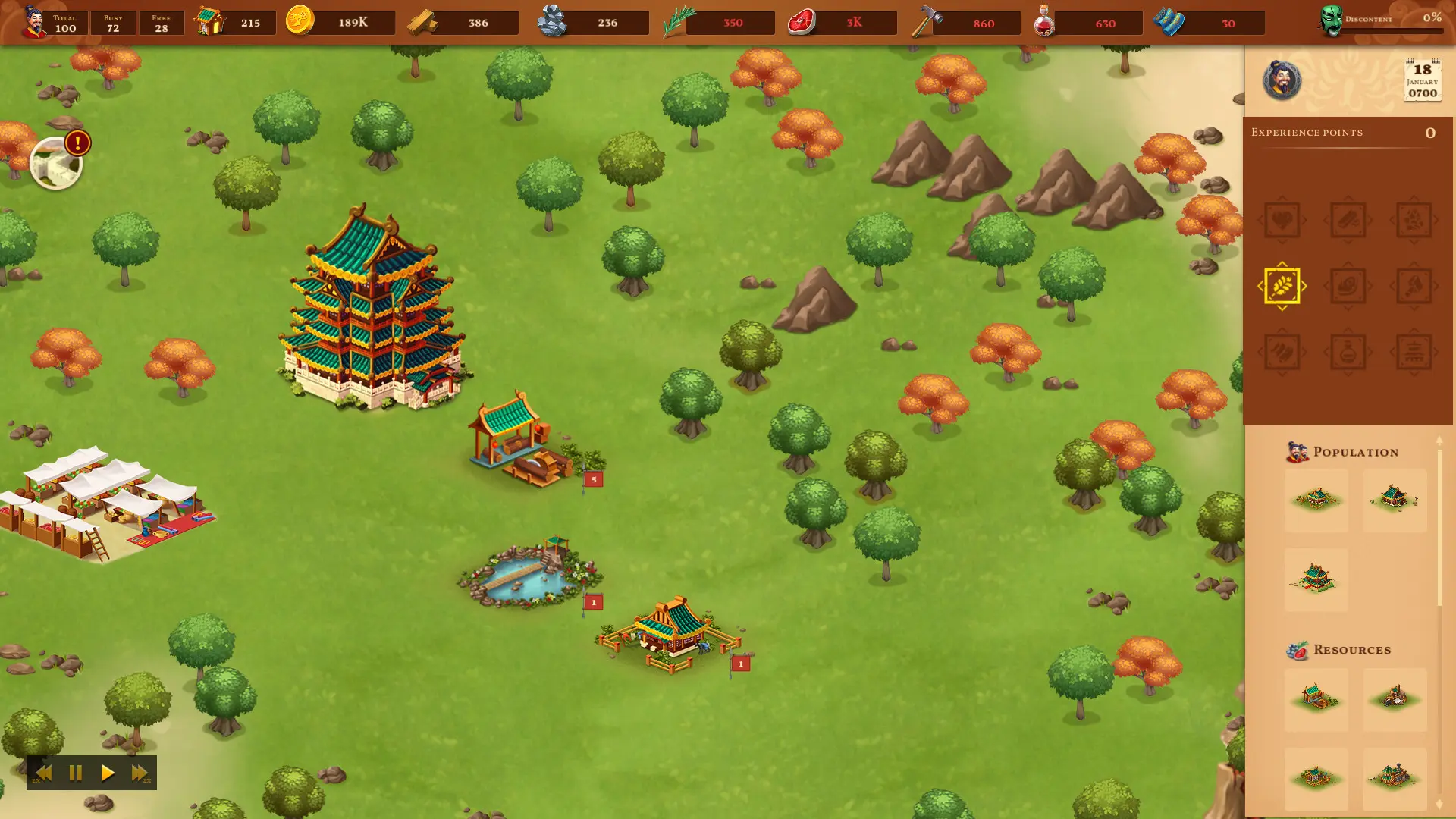Select the sawmill thumbnail under Resources

point(1316,698)
